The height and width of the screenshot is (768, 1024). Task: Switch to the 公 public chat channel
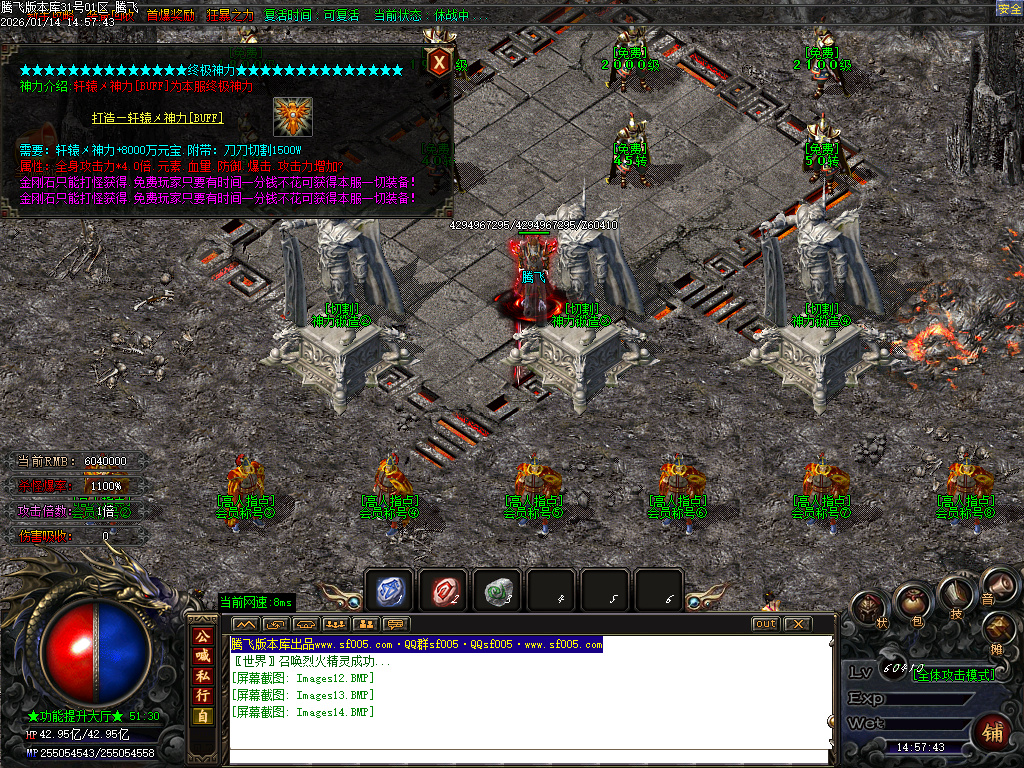coord(203,636)
